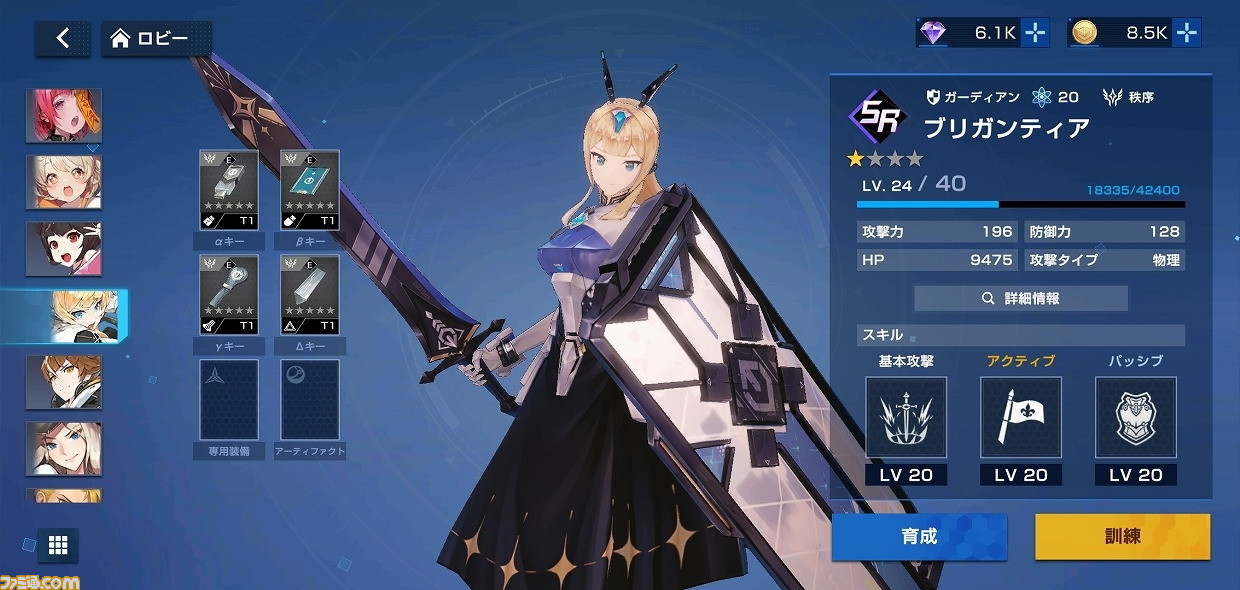View the パッシブ armor skill
The image size is (1240, 590).
click(x=1135, y=417)
